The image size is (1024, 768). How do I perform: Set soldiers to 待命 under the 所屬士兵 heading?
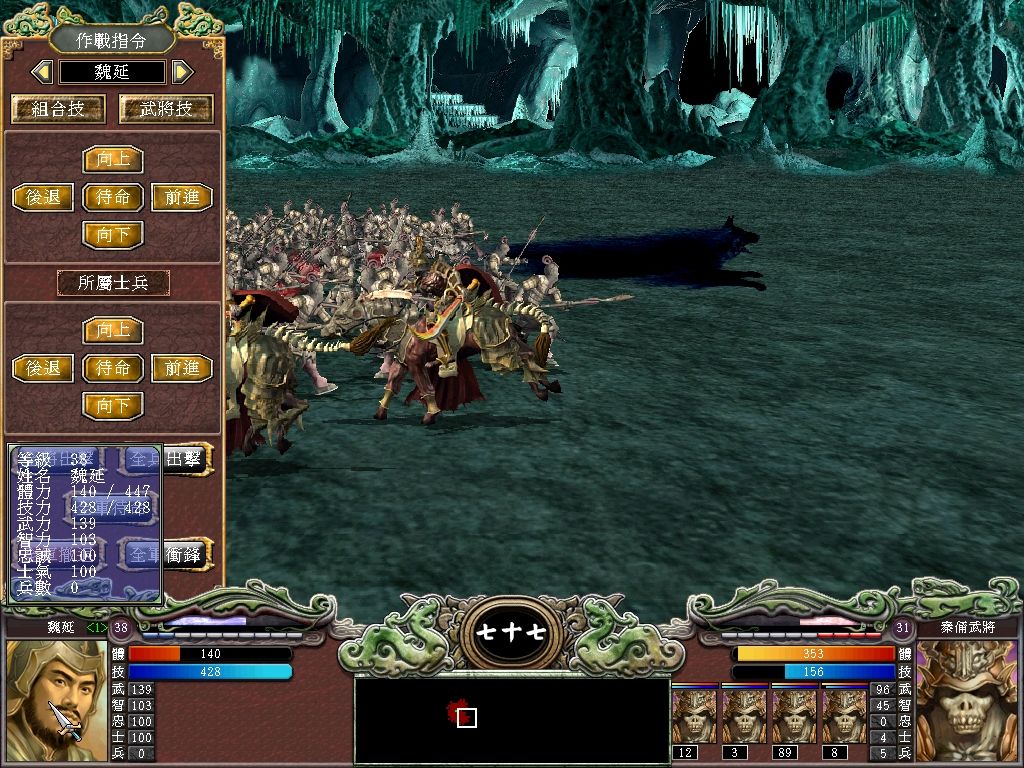[113, 368]
